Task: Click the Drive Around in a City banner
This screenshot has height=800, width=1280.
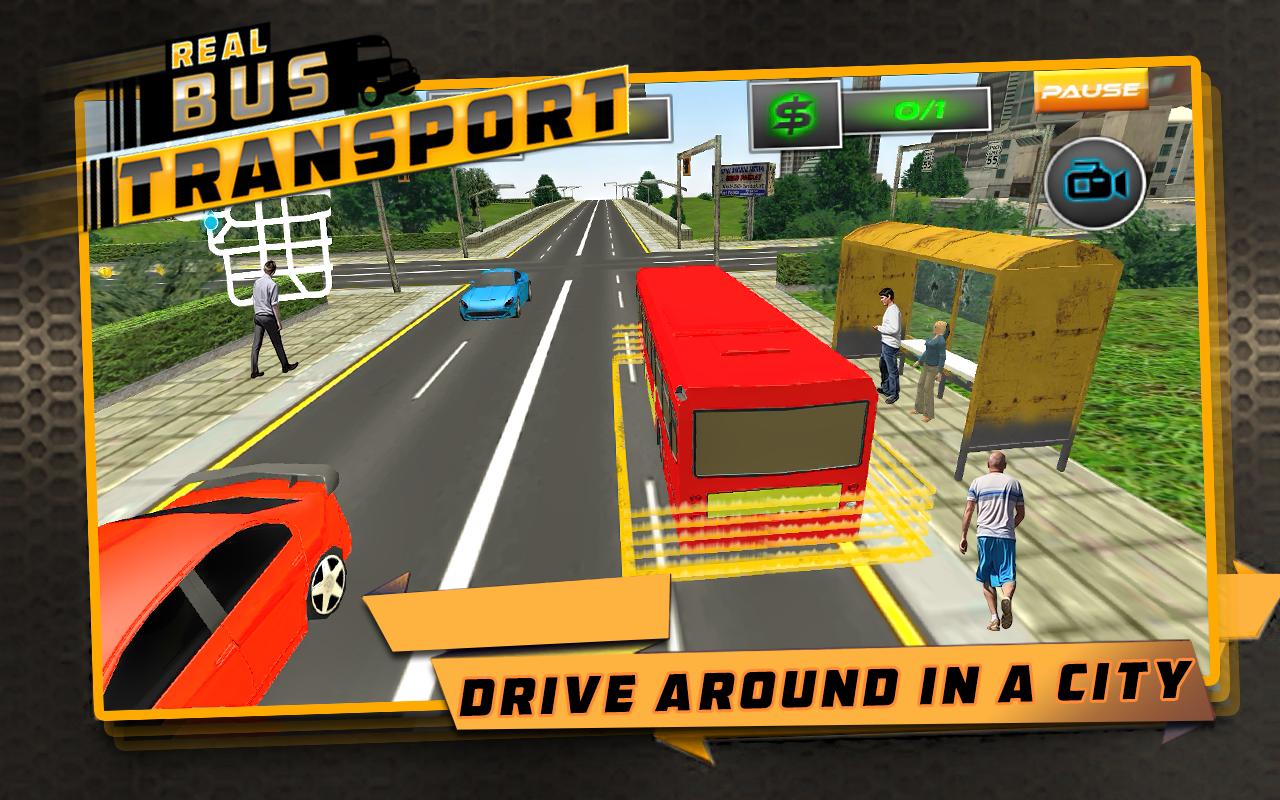Action: point(830,685)
